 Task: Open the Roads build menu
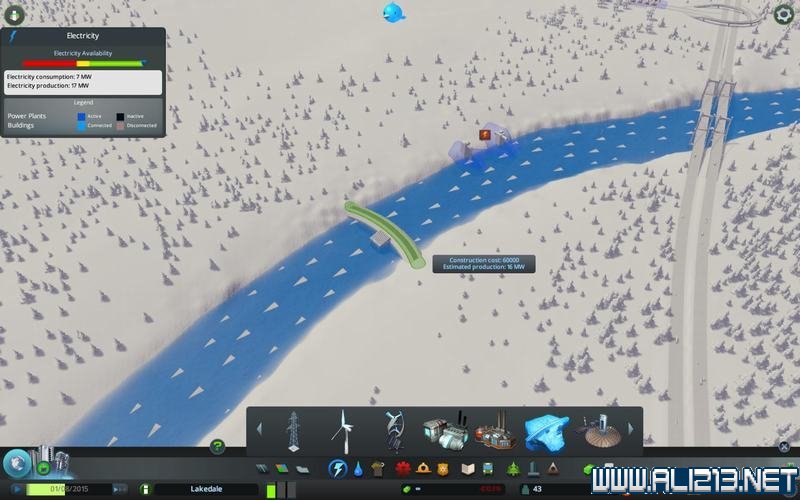[x=262, y=468]
